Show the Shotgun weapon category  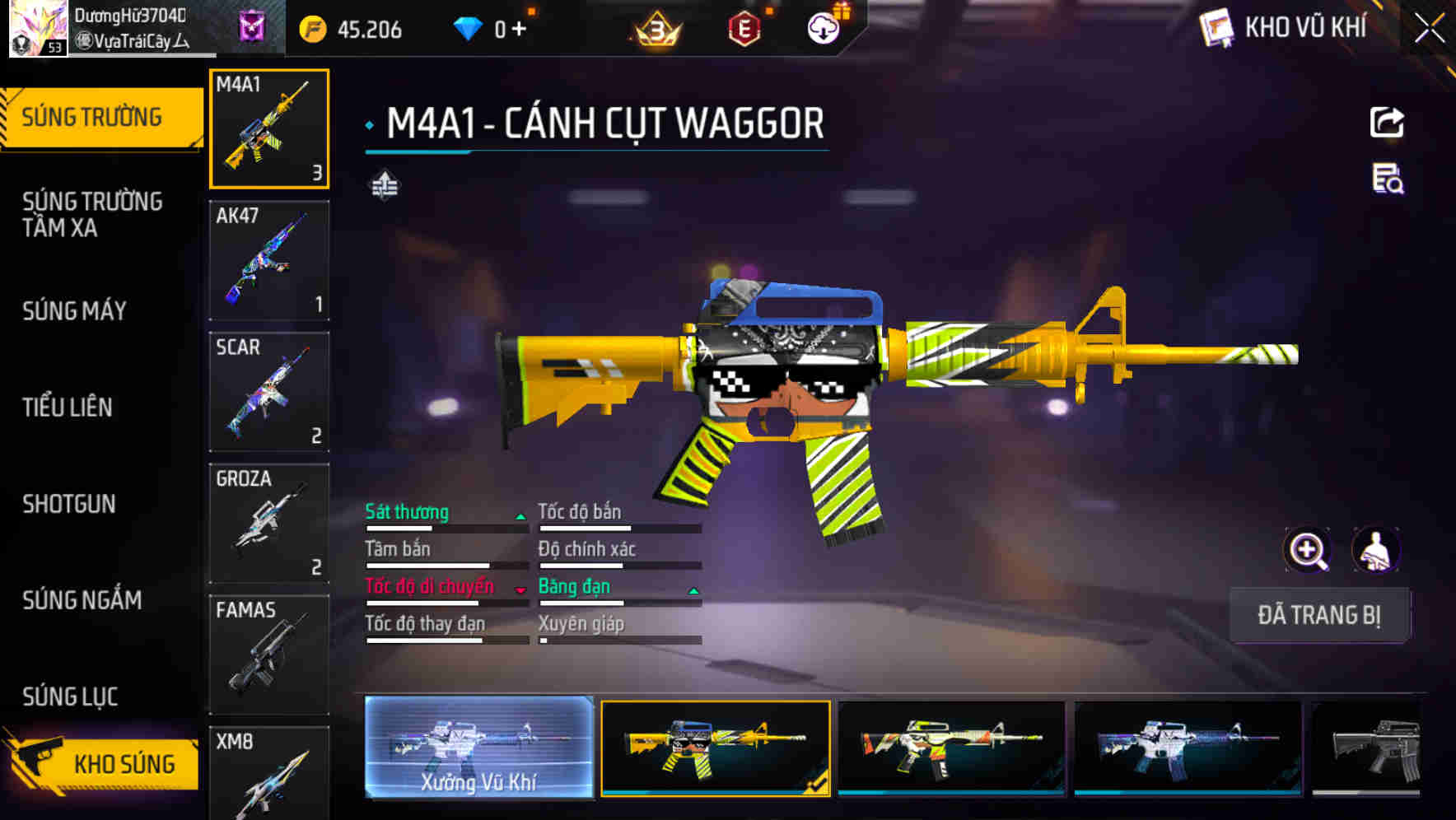69,504
